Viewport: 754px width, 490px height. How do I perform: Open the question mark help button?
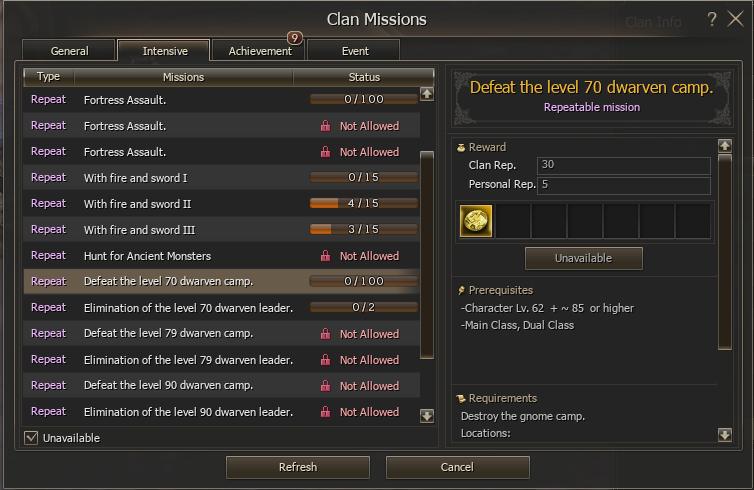coord(711,19)
